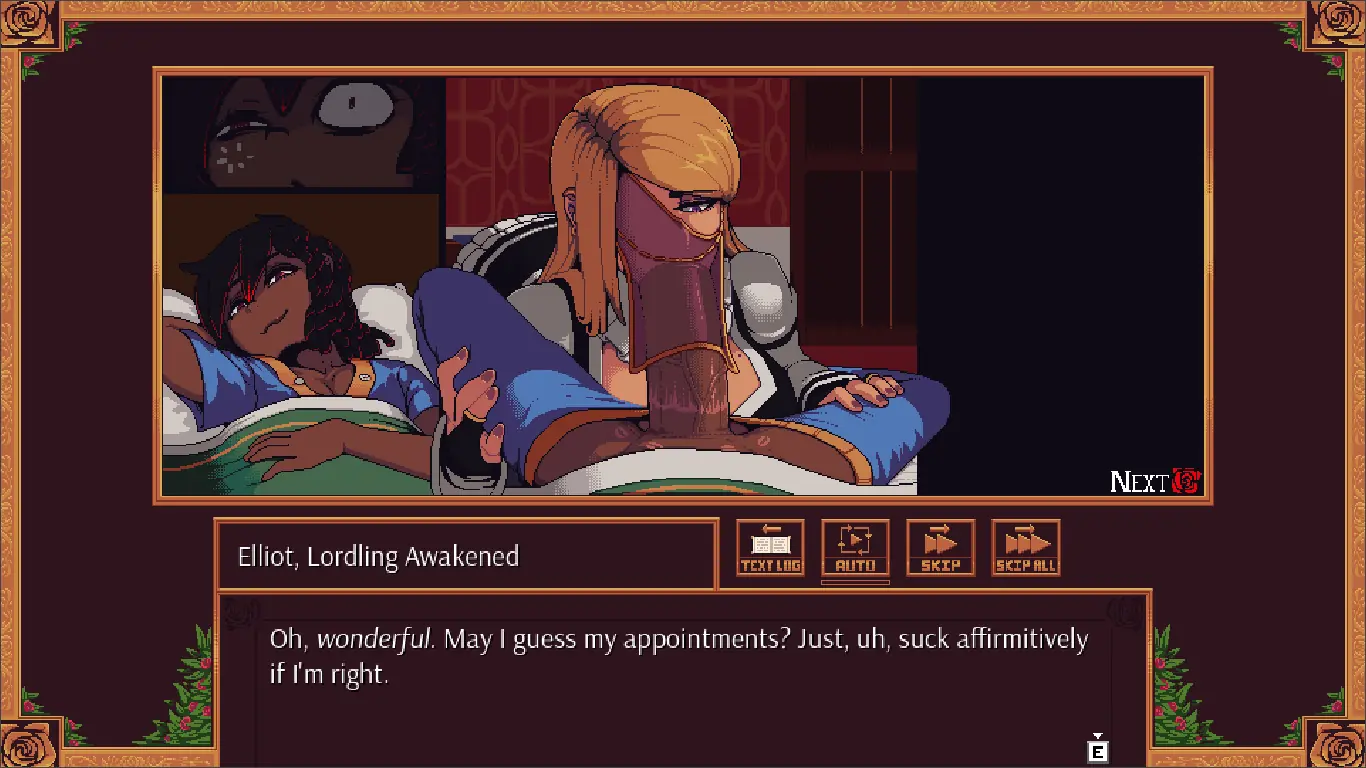This screenshot has height=768, width=1366.
Task: Click the Skip button
Action: (940, 548)
